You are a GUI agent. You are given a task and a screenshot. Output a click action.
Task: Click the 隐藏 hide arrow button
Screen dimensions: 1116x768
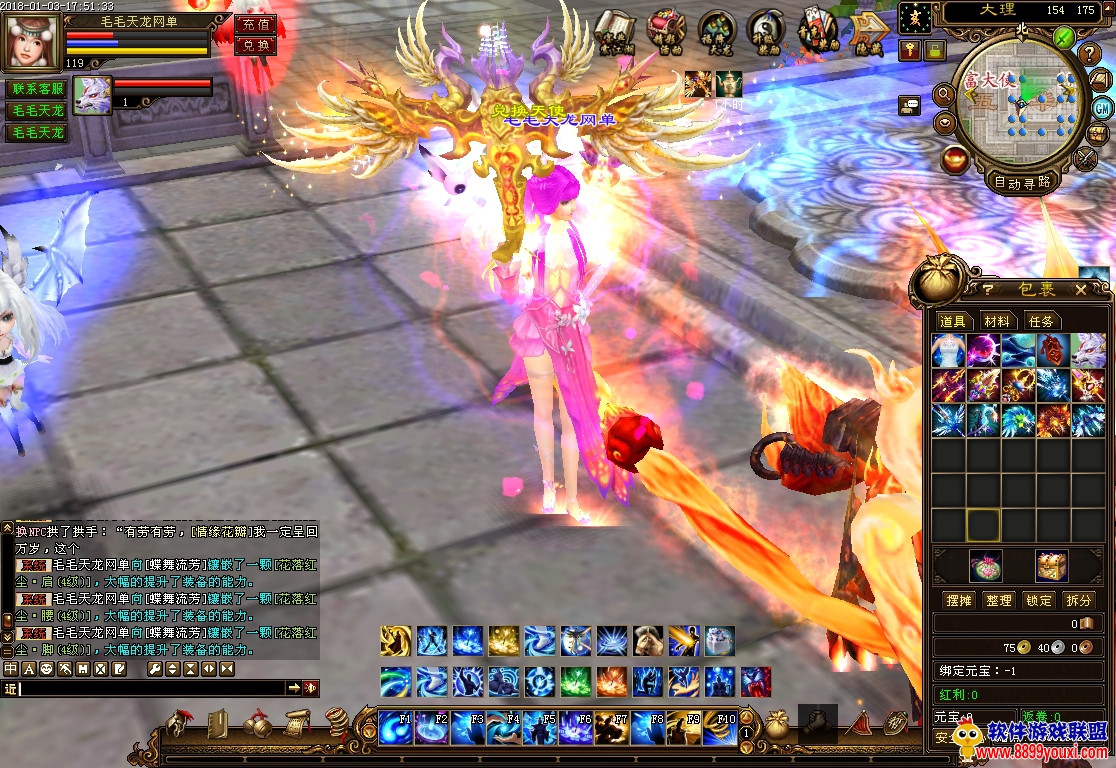click(x=868, y=31)
